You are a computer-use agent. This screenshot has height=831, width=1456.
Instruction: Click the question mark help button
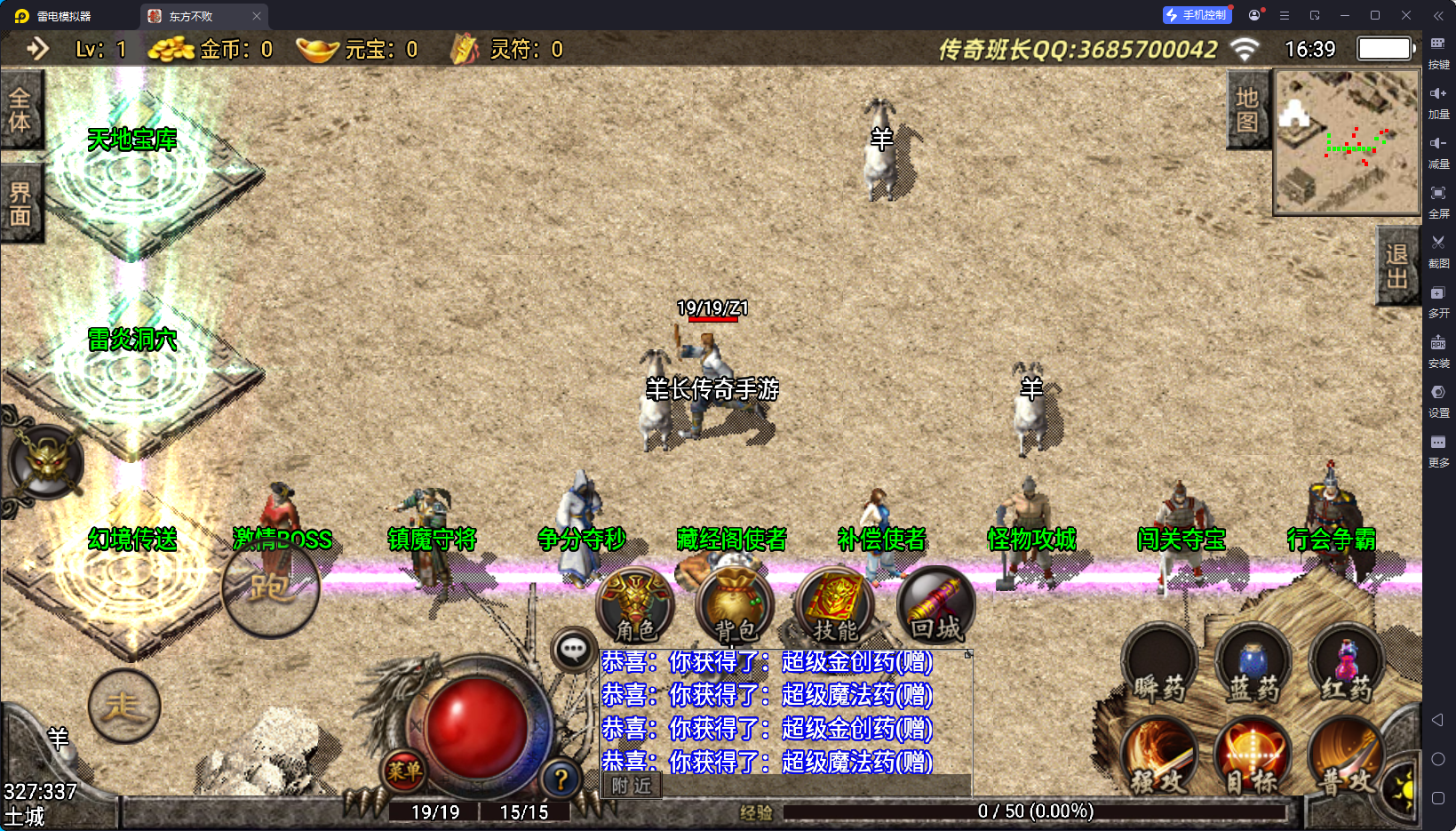pos(561,779)
